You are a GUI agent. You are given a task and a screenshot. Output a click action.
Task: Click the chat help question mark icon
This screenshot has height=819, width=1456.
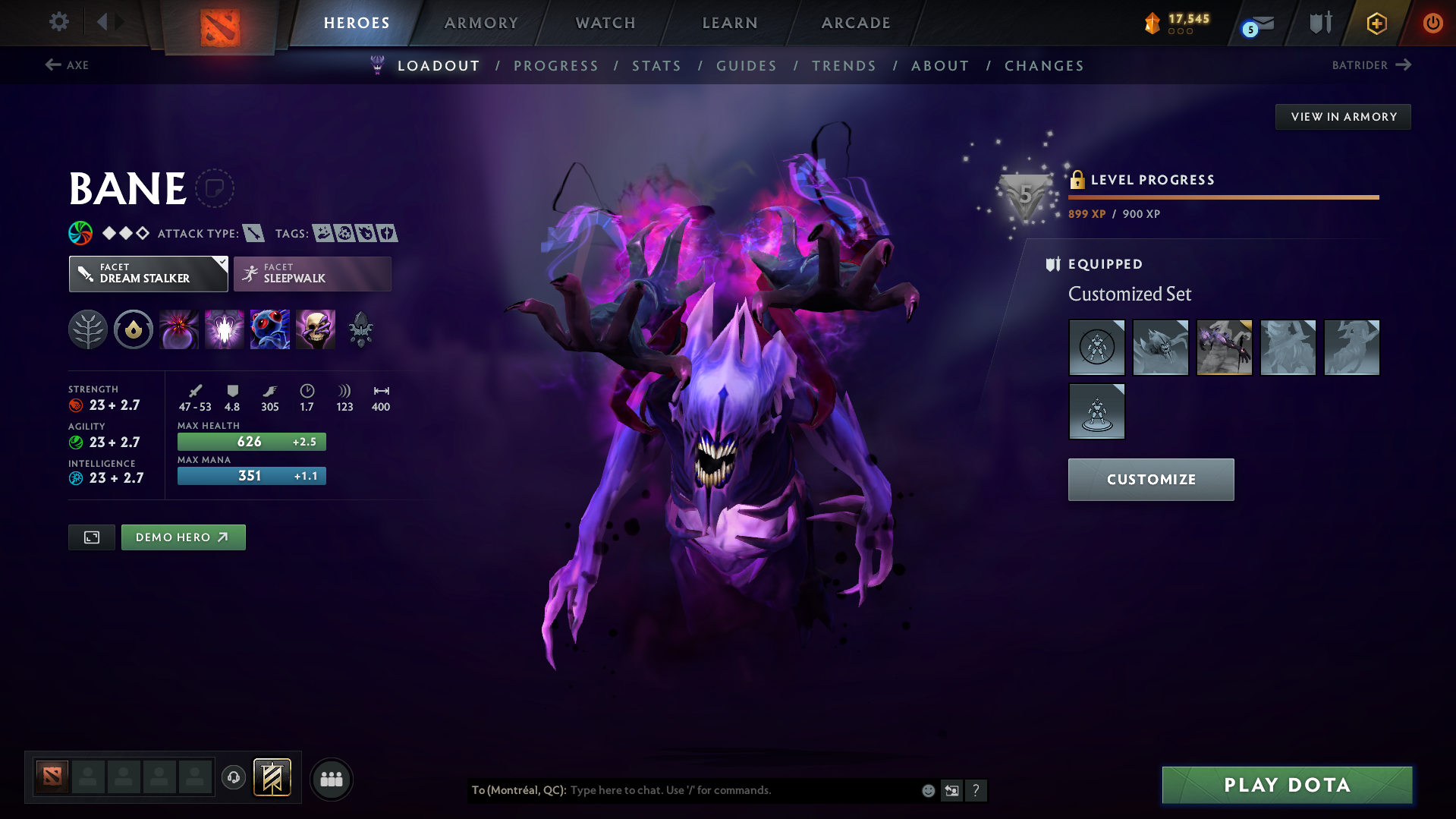coord(976,790)
